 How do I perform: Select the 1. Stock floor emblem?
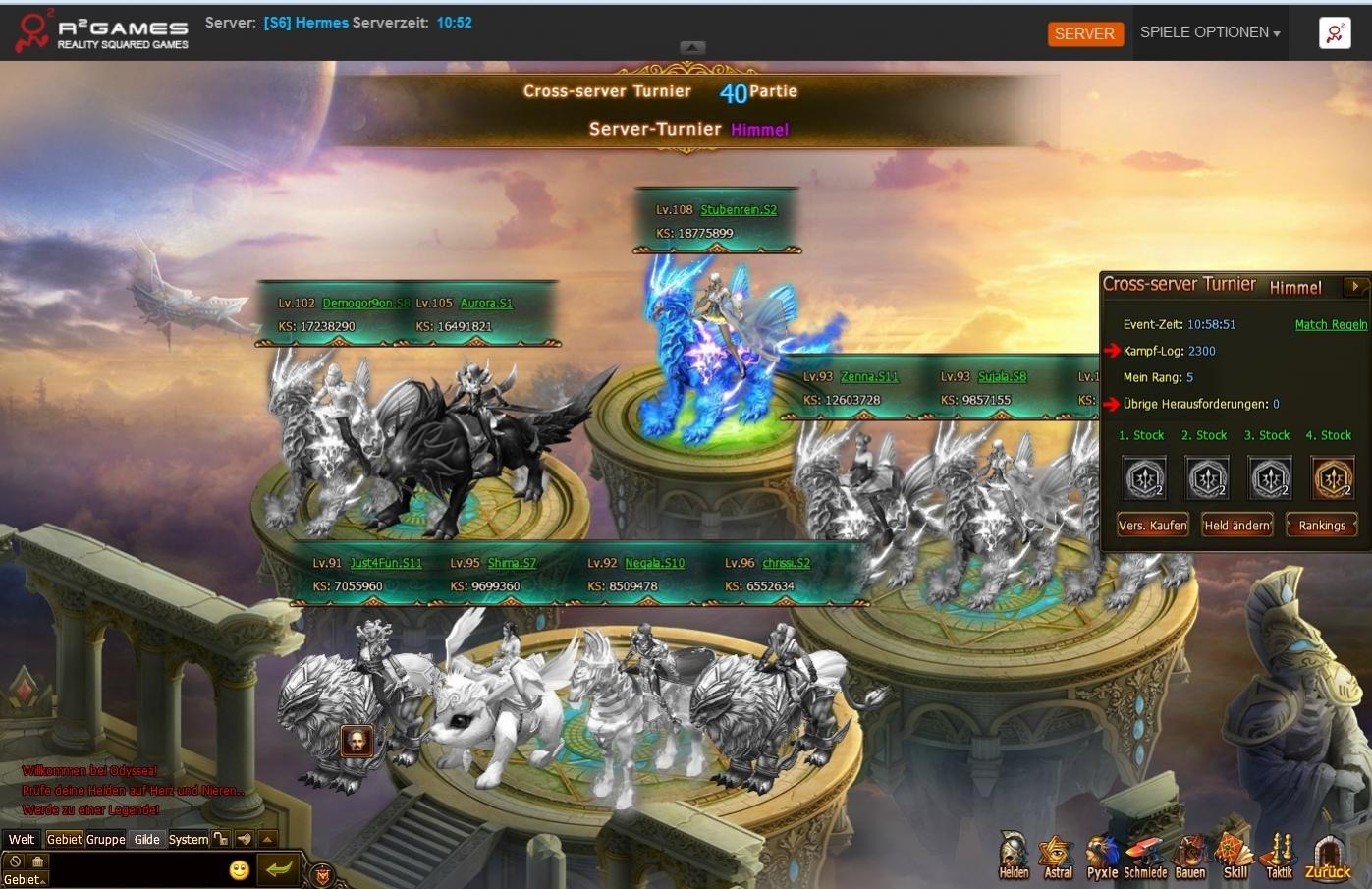tap(1145, 478)
